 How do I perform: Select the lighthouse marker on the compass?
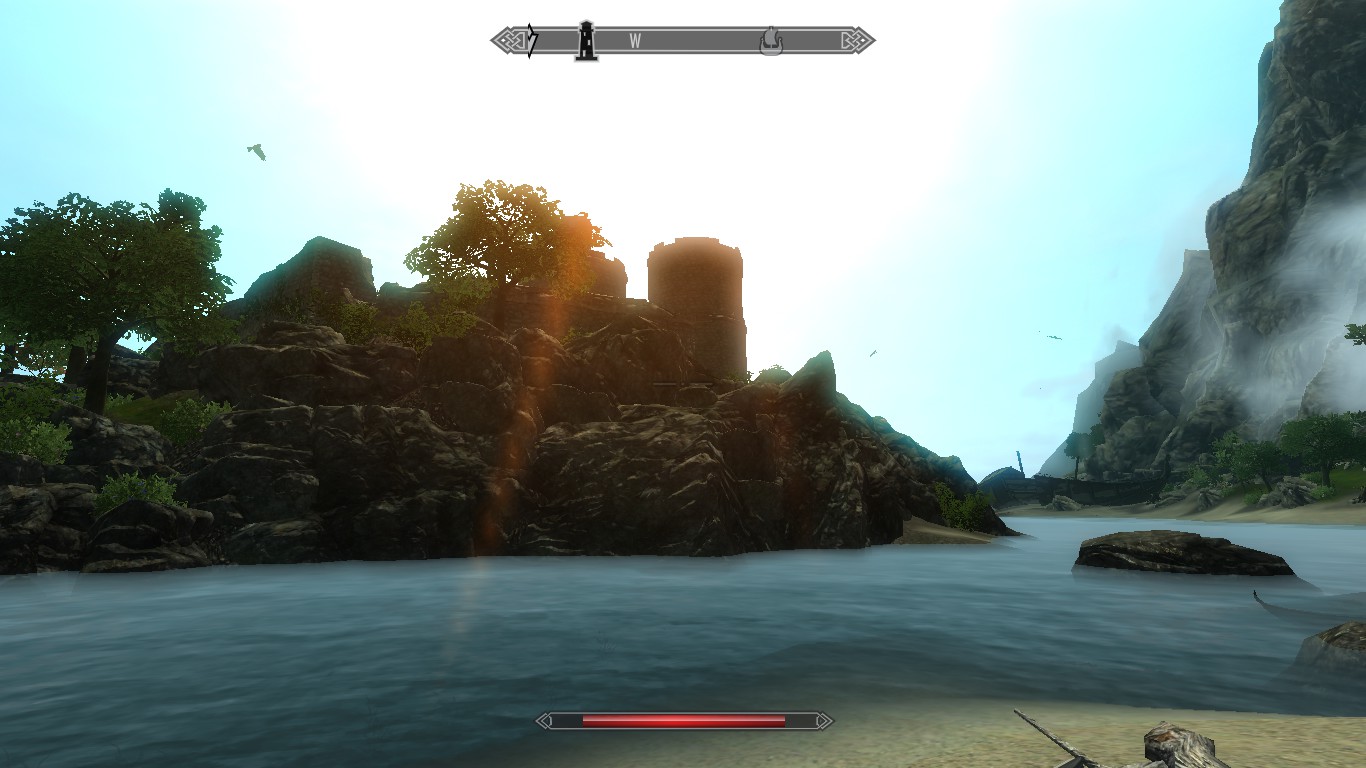(587, 41)
